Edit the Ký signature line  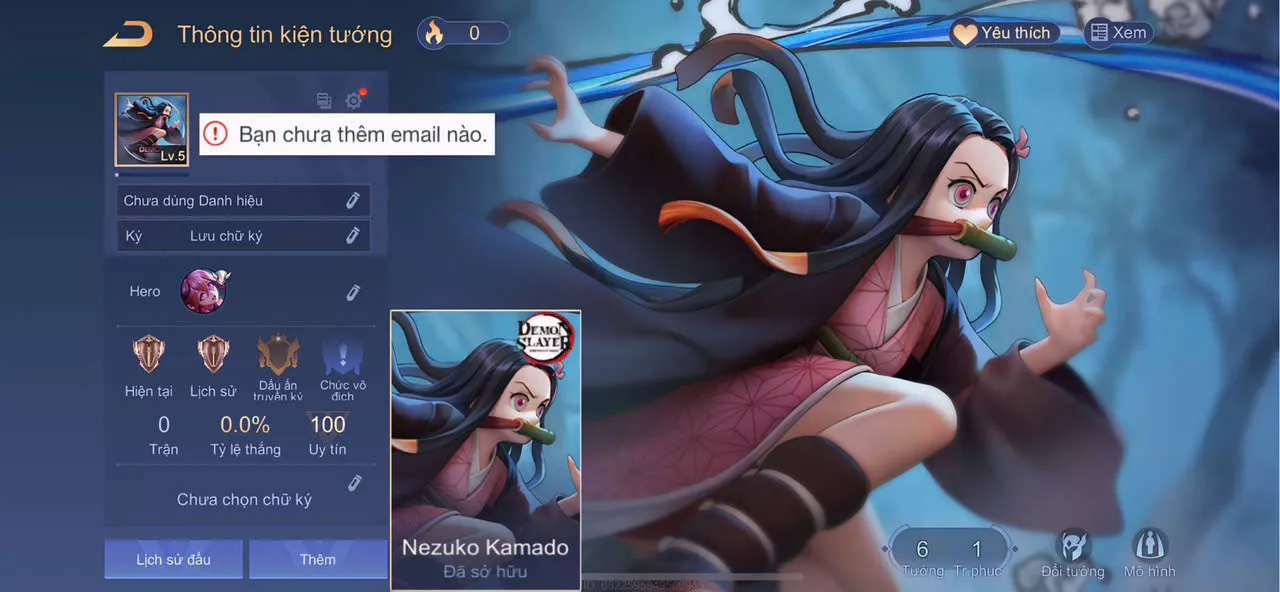point(352,236)
